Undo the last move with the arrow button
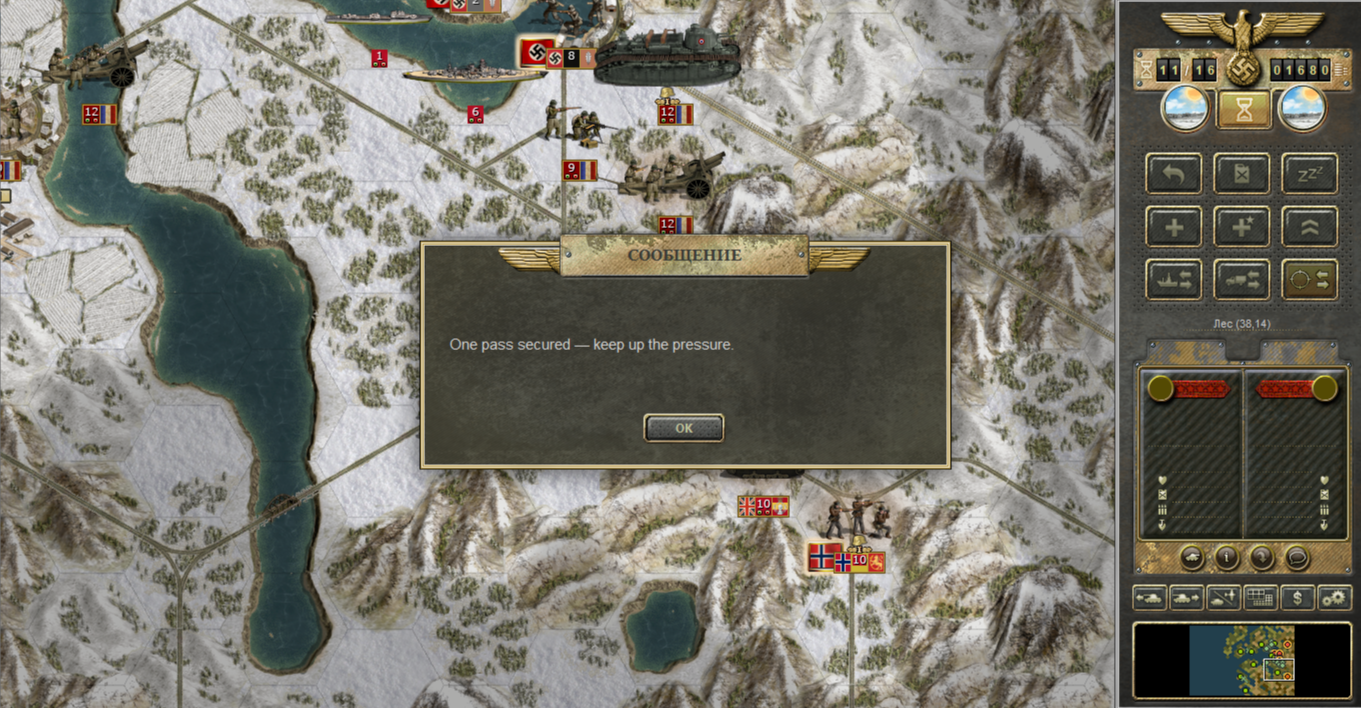 pos(1174,174)
